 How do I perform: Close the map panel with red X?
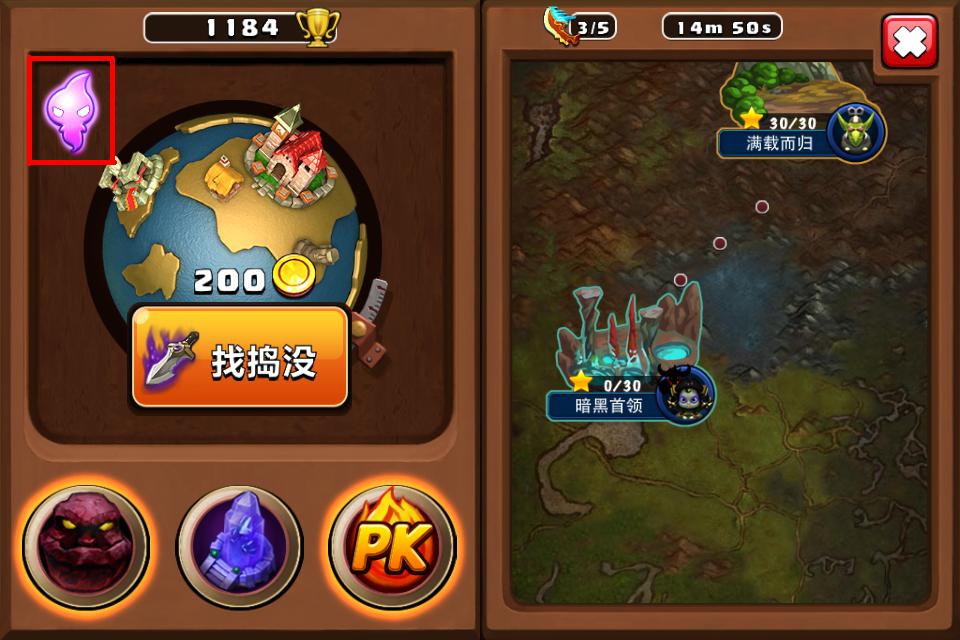click(909, 42)
